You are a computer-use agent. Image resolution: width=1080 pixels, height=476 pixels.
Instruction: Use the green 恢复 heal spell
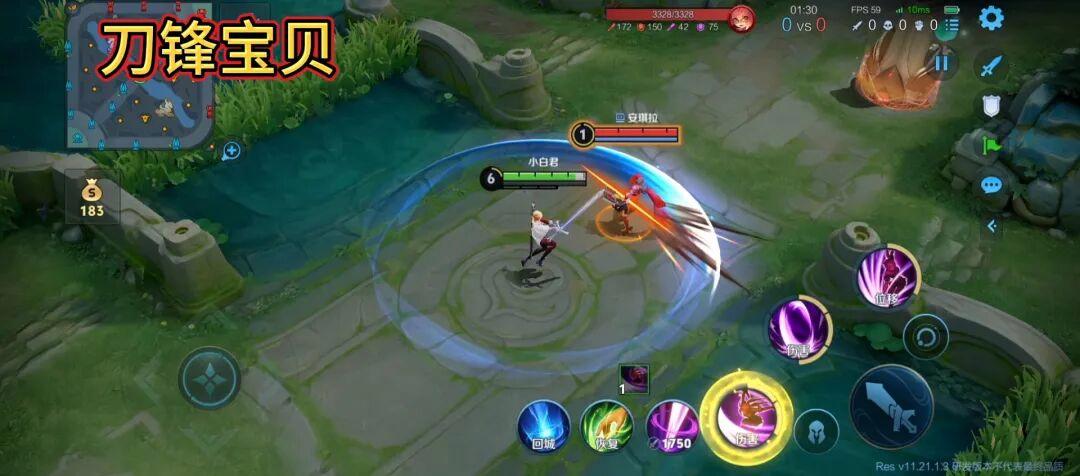click(607, 426)
